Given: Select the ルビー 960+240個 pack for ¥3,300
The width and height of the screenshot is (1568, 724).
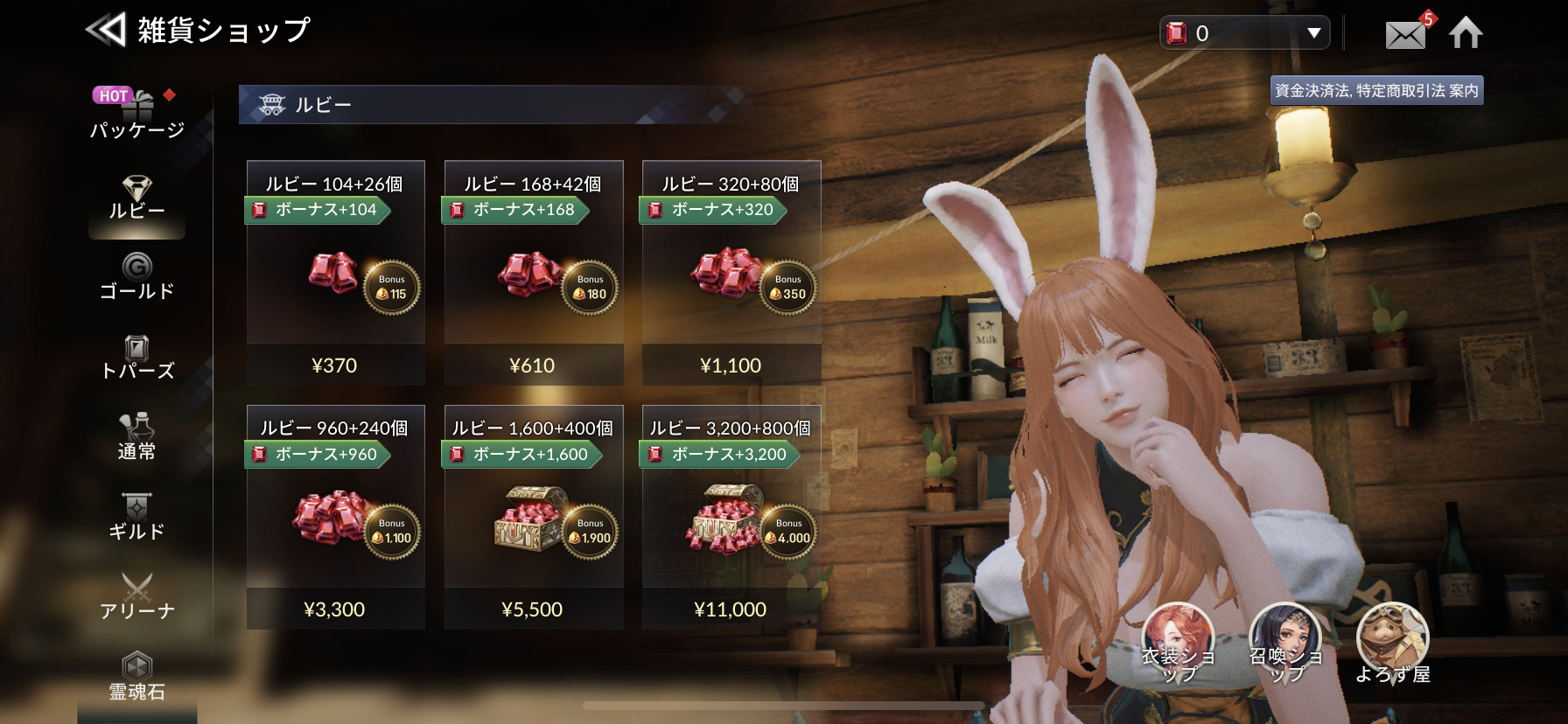Looking at the screenshot, I should (335, 517).
